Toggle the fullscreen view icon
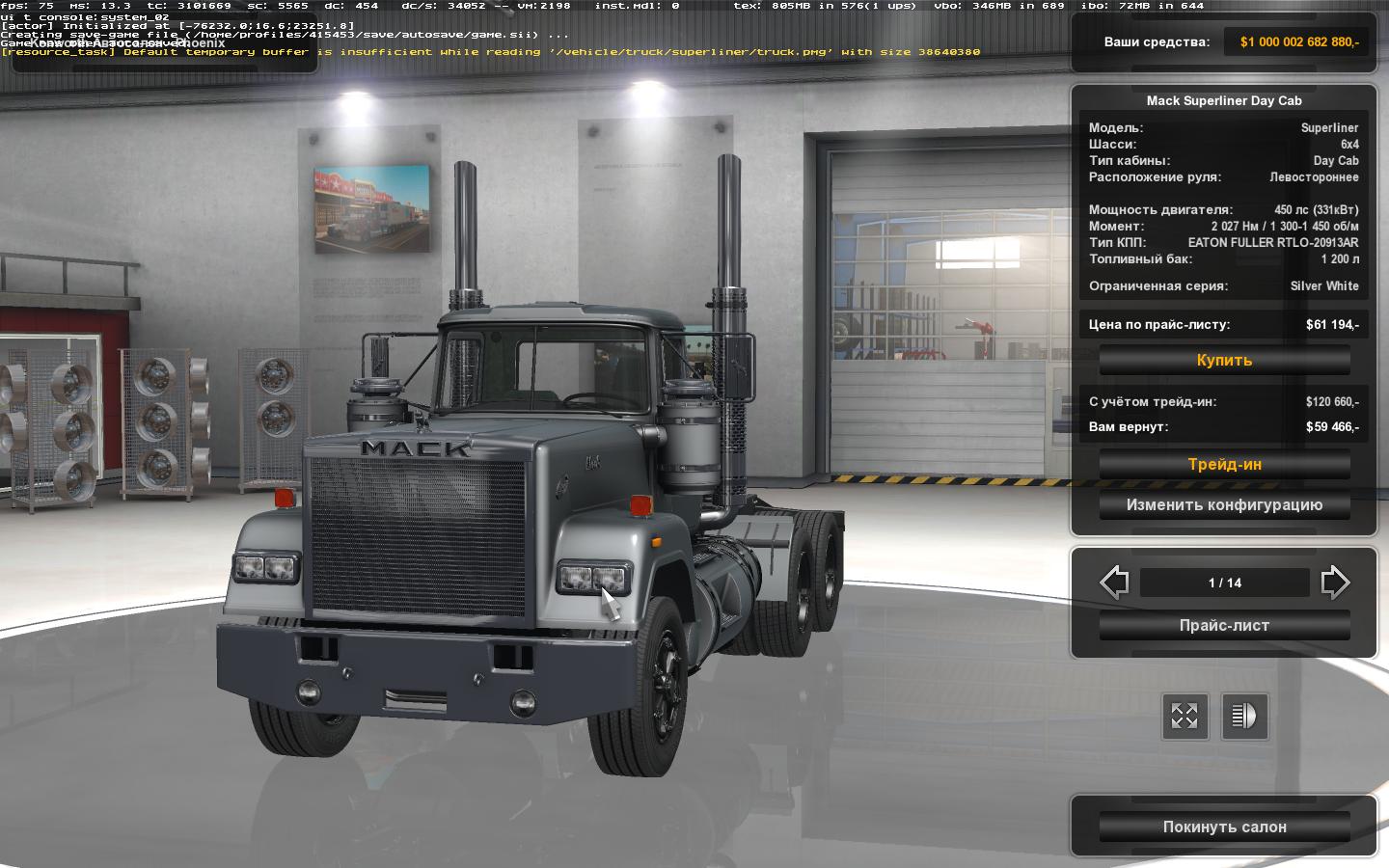The image size is (1389, 868). (x=1184, y=717)
